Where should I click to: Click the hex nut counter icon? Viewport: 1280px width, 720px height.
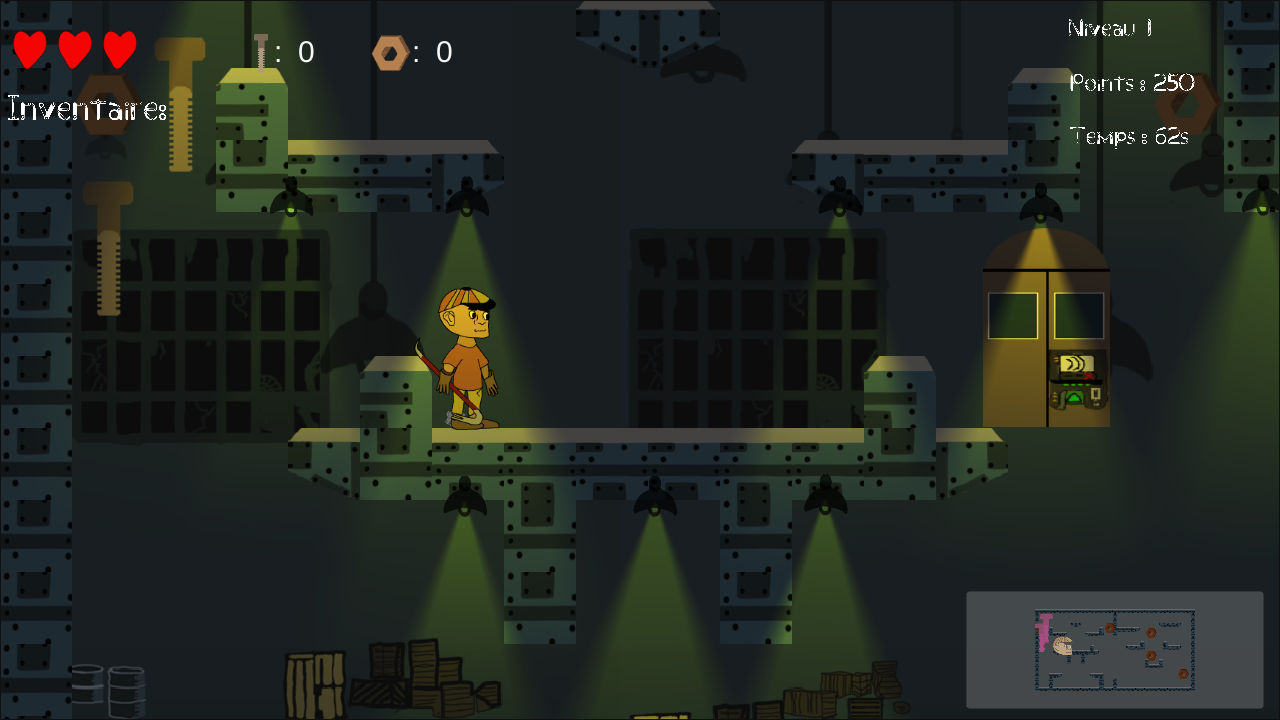(389, 53)
